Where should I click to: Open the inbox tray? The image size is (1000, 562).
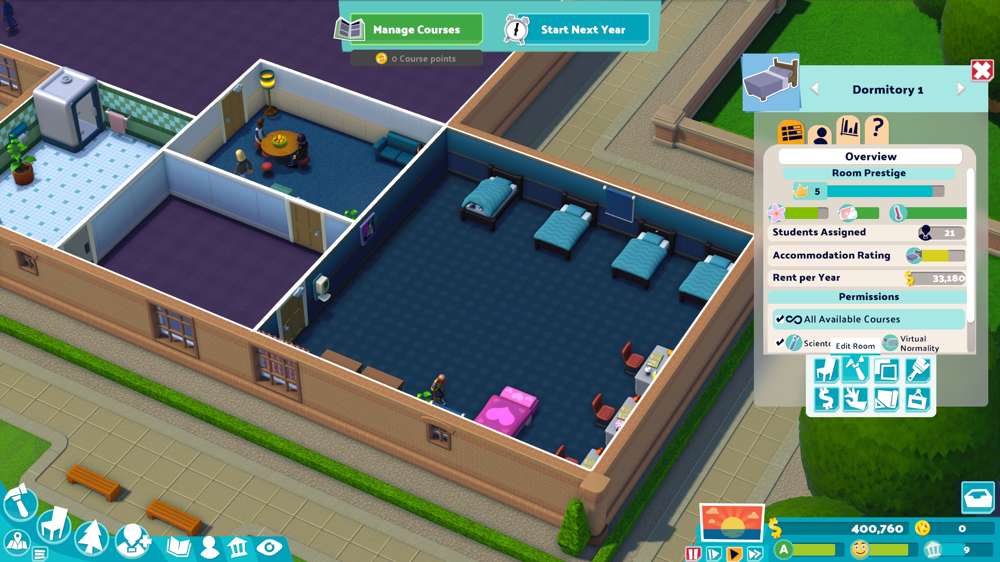click(x=978, y=497)
